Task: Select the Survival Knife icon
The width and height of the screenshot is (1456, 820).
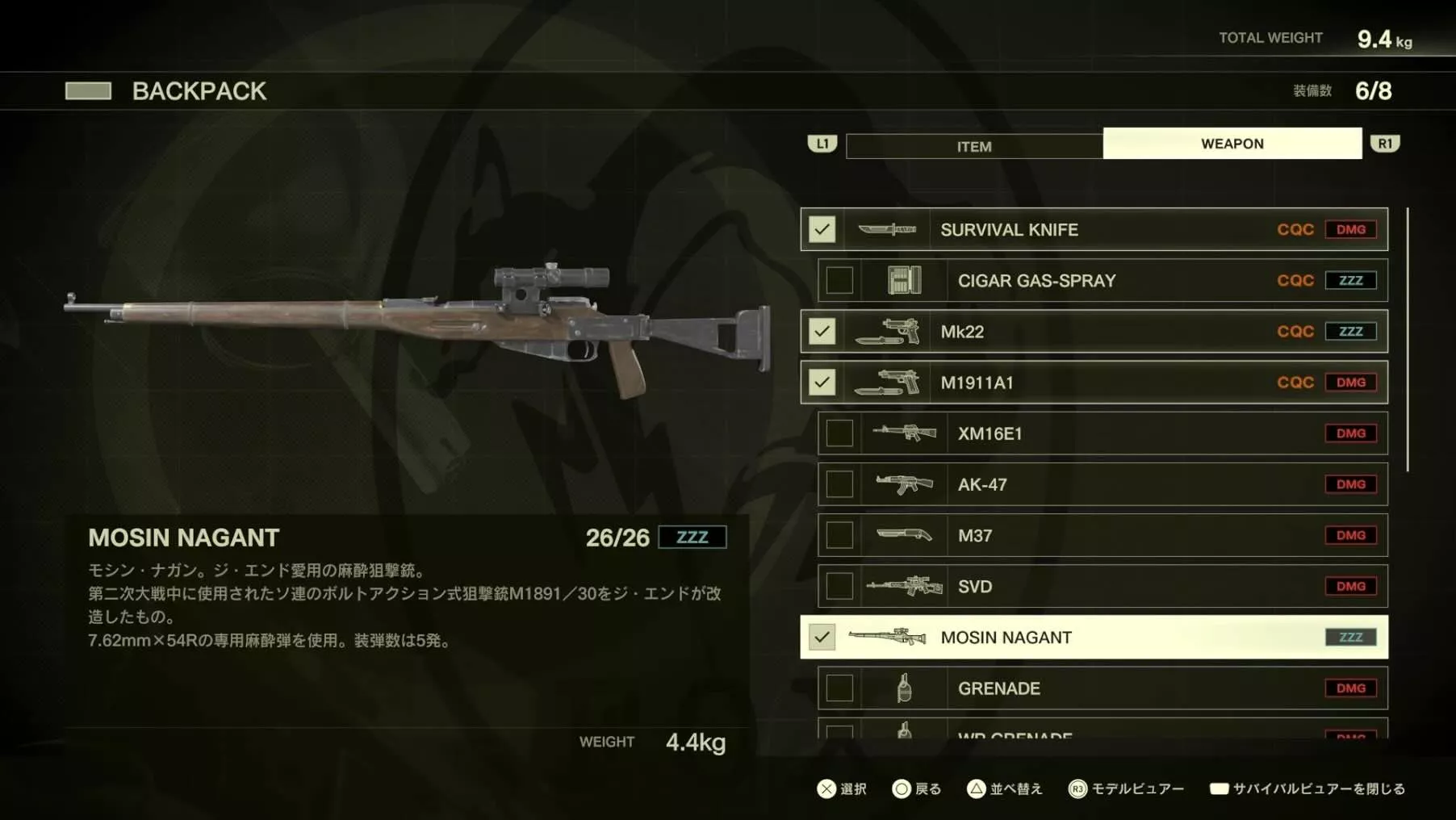Action: pyautogui.click(x=888, y=229)
